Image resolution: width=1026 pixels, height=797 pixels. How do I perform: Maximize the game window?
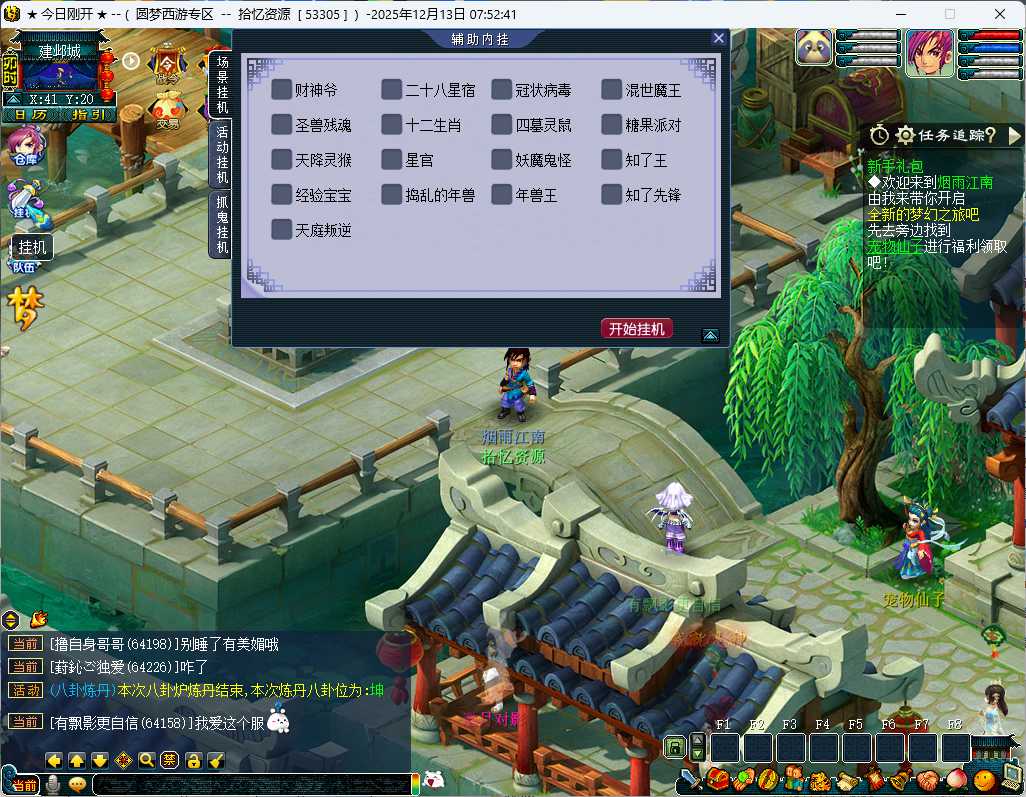950,14
